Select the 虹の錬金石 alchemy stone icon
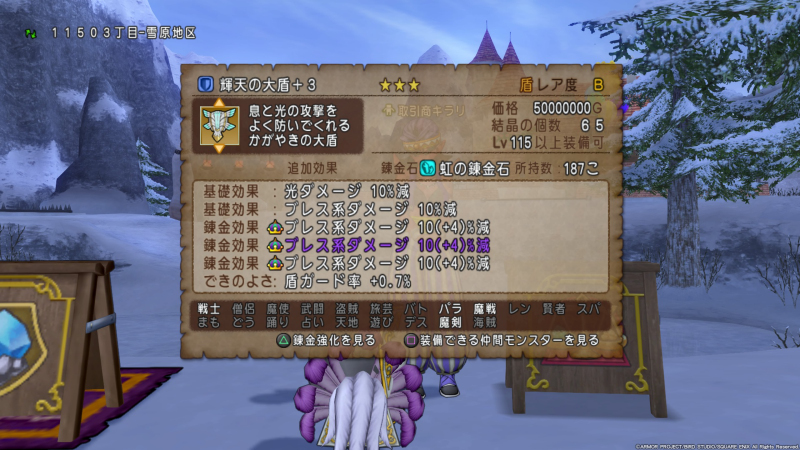The width and height of the screenshot is (800, 450). [x=428, y=168]
